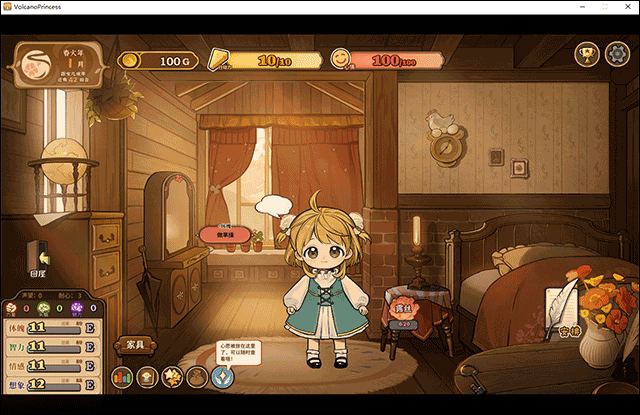Open the gear settings menu
This screenshot has width=640, height=415.
tap(615, 56)
